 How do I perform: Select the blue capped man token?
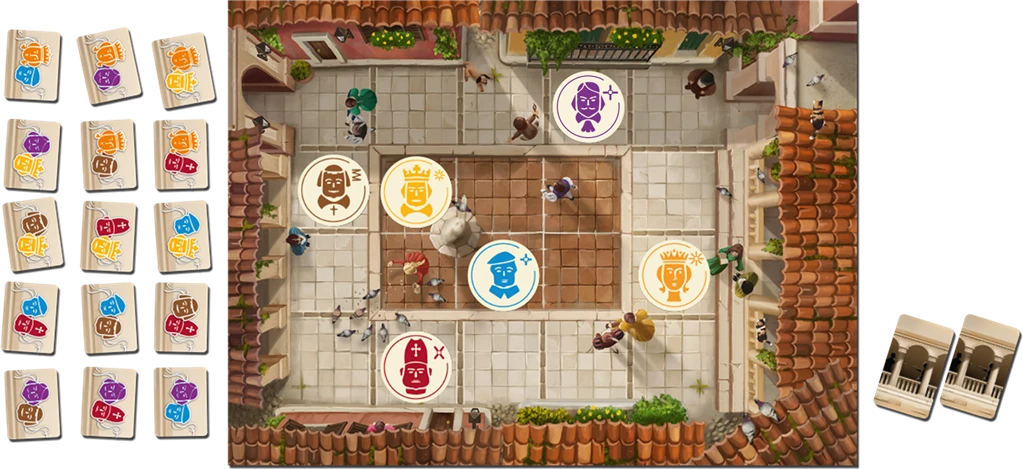pyautogui.click(x=503, y=275)
